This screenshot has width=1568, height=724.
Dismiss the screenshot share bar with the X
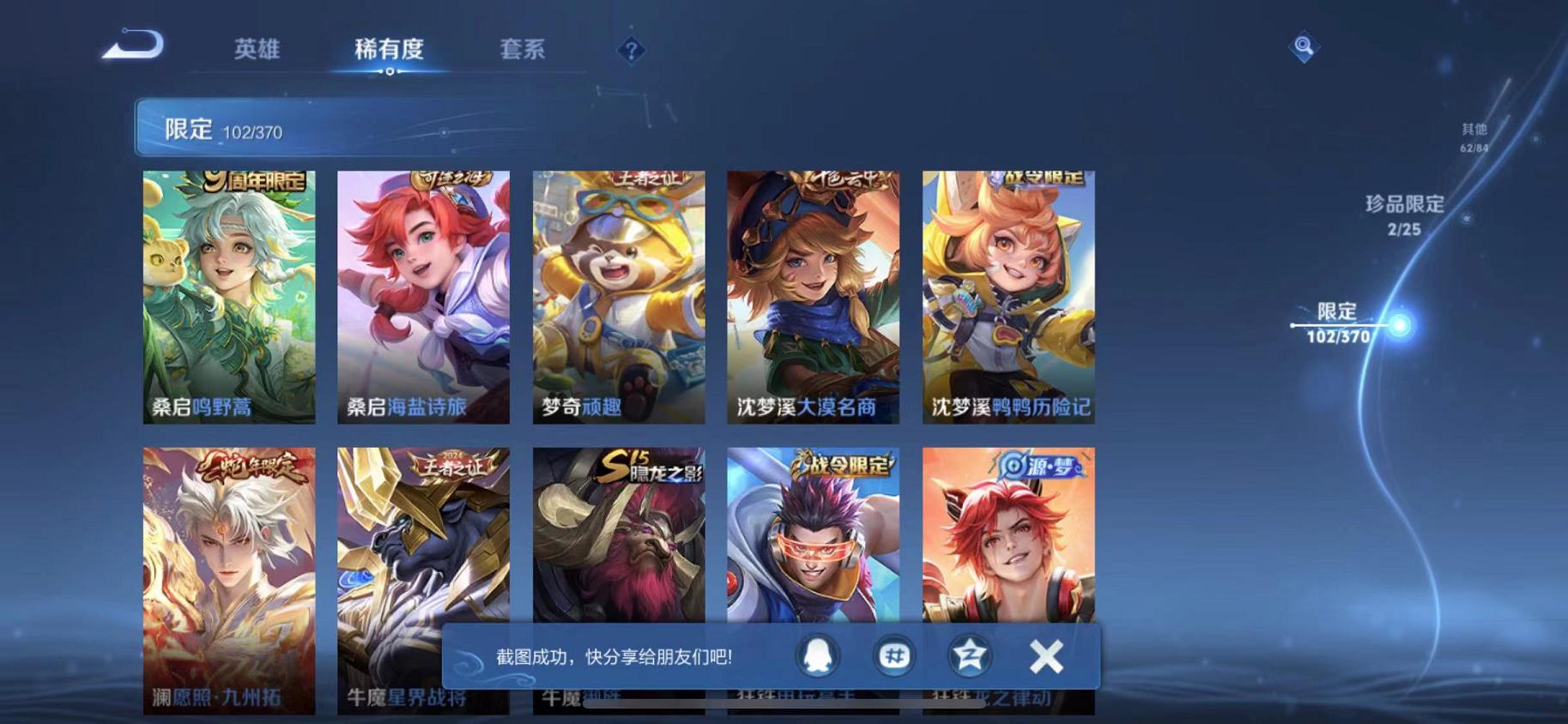point(1044,655)
